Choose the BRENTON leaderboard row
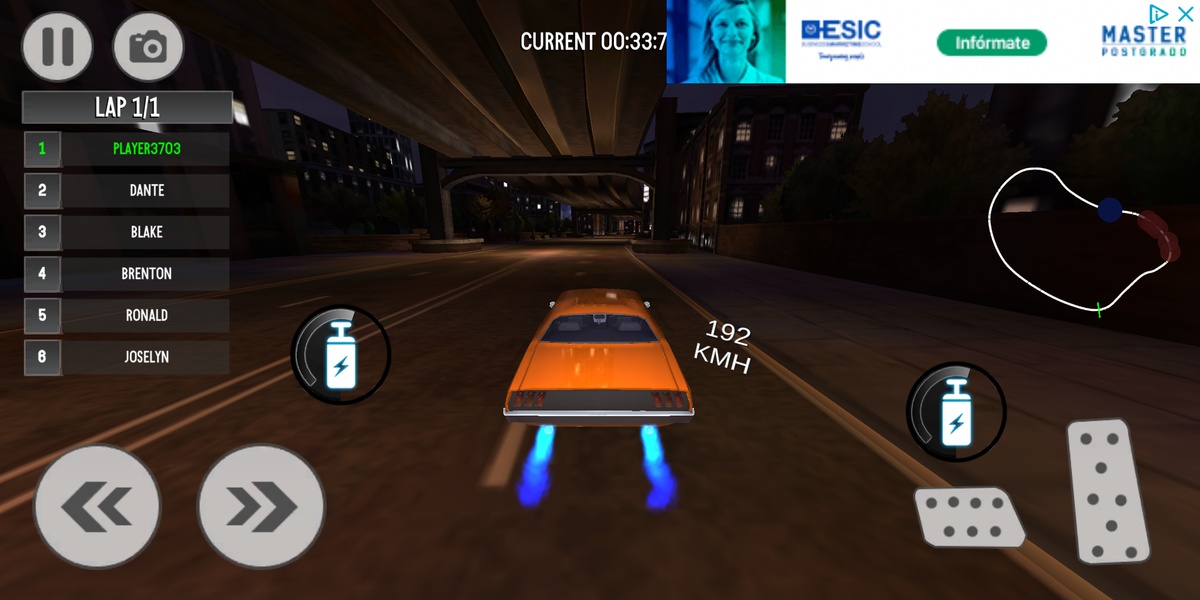1200x600 pixels. (x=146, y=273)
